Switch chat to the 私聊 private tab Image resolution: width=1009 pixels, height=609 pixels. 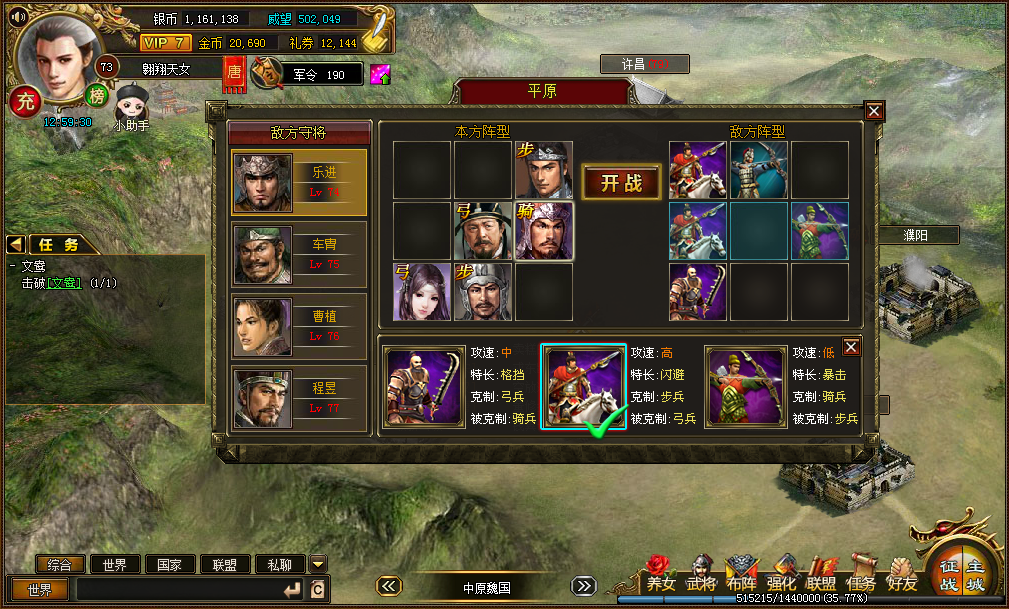[x=279, y=564]
